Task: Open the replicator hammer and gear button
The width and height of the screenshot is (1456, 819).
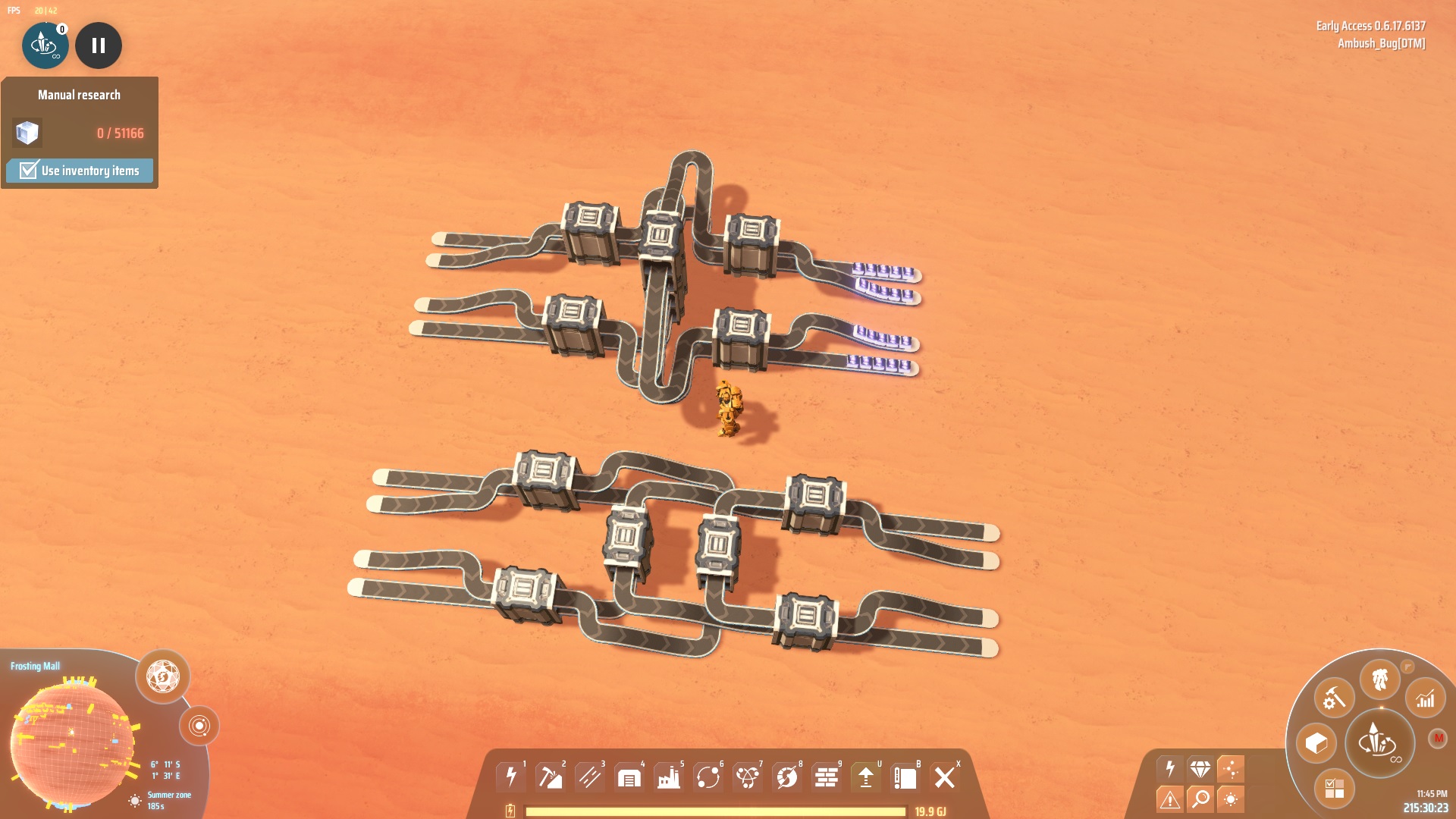Action: (1335, 698)
